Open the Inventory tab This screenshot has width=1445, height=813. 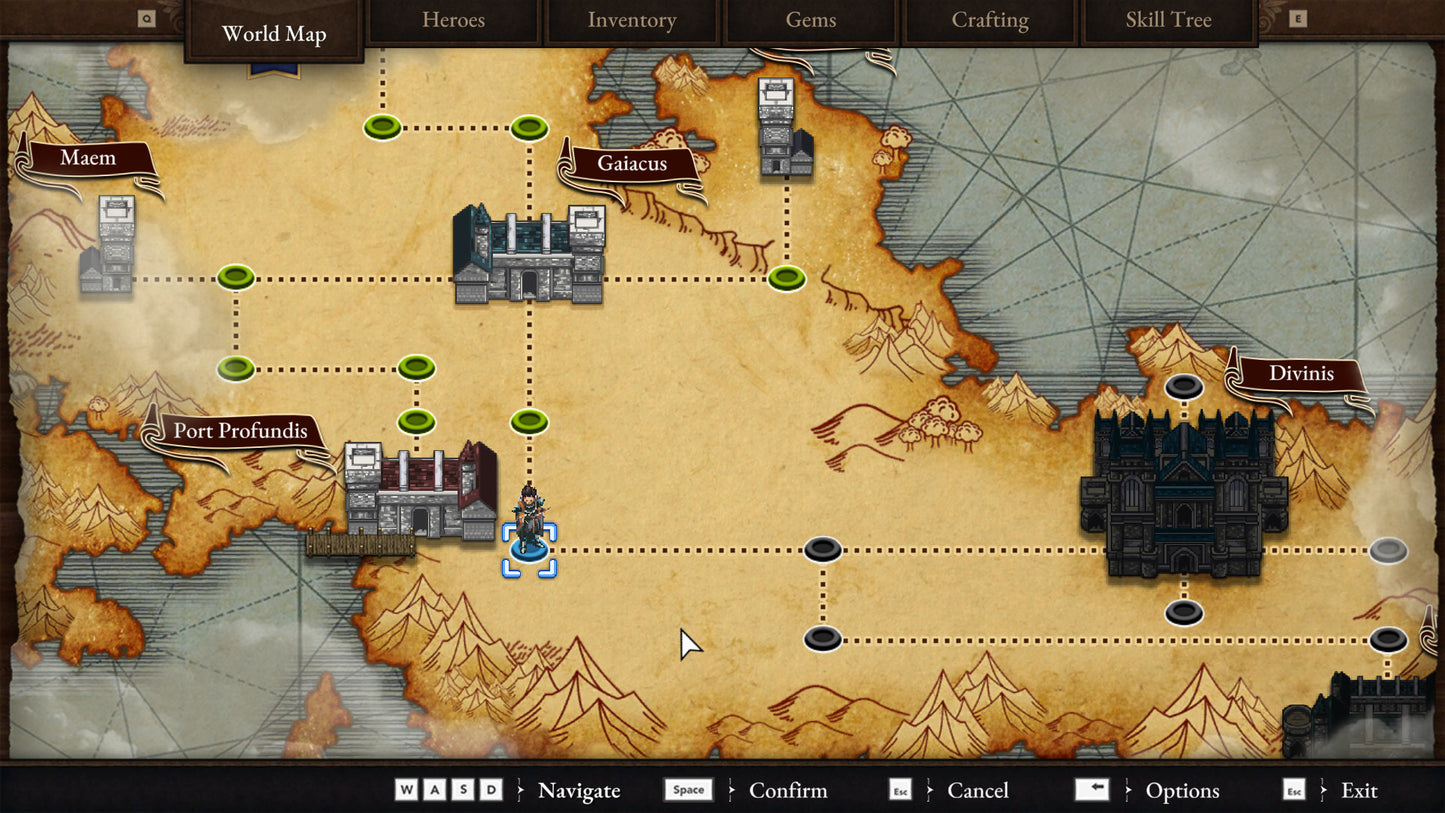pyautogui.click(x=631, y=21)
